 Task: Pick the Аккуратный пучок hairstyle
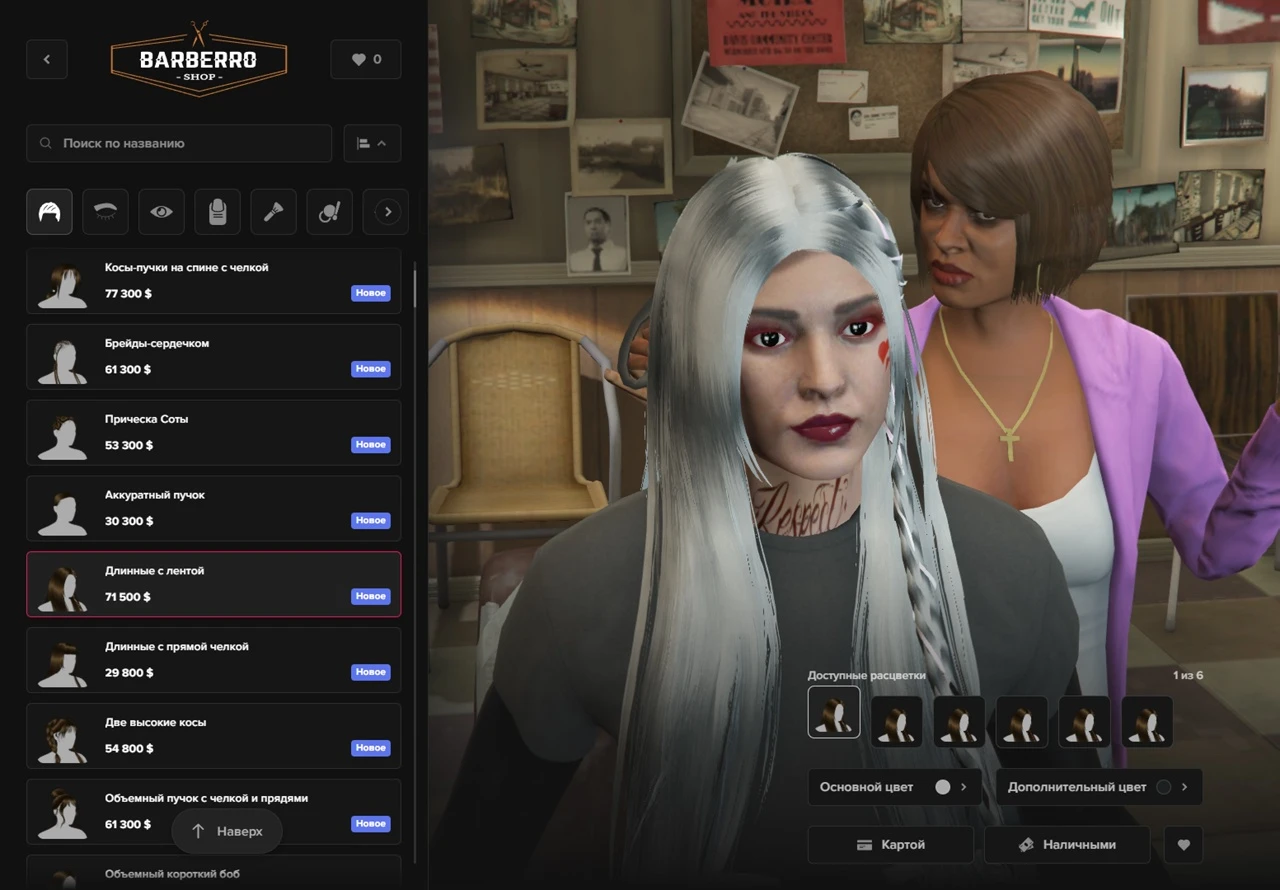[x=213, y=509]
